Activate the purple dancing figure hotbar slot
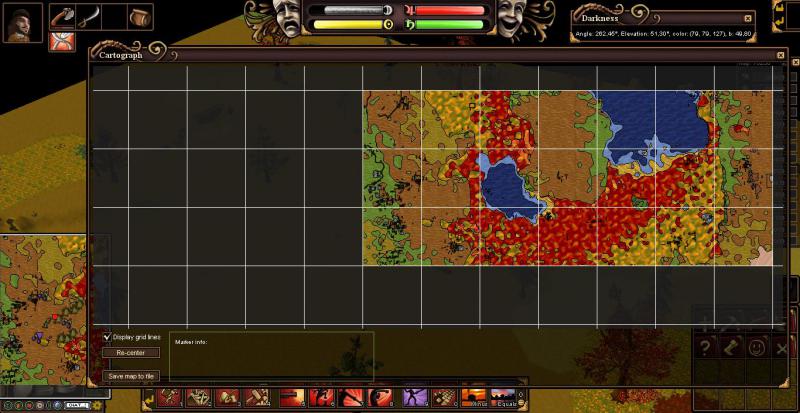The height and width of the screenshot is (413, 800). point(415,397)
